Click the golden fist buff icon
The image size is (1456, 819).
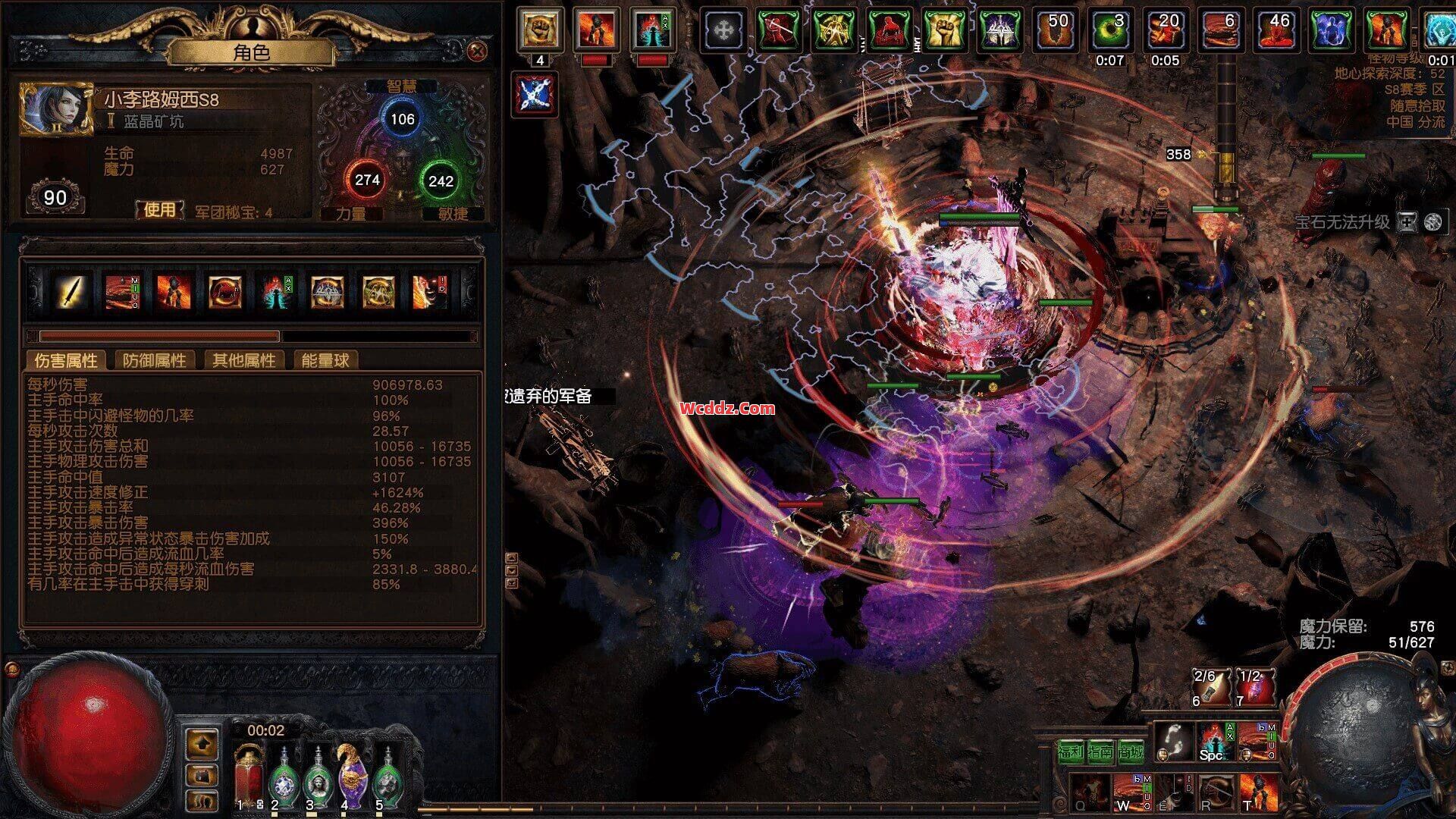(x=540, y=30)
